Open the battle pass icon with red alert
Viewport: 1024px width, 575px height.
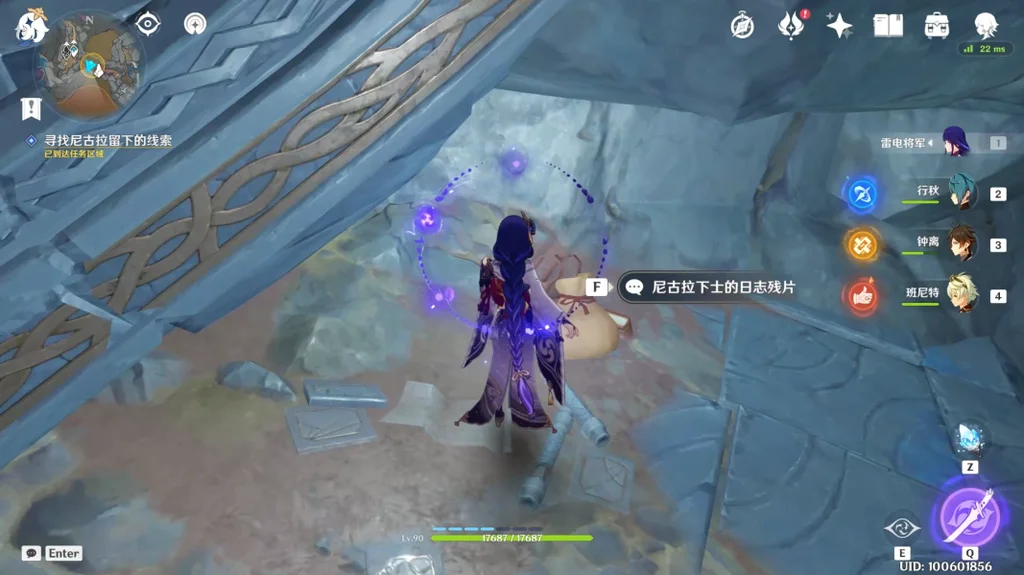(792, 26)
